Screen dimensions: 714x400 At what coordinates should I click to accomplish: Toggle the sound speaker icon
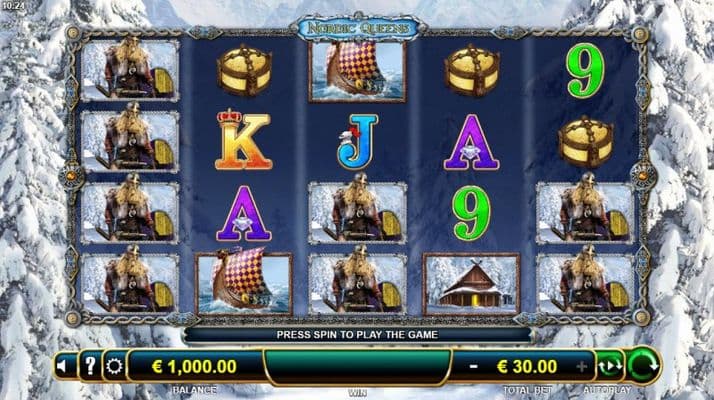click(x=63, y=366)
